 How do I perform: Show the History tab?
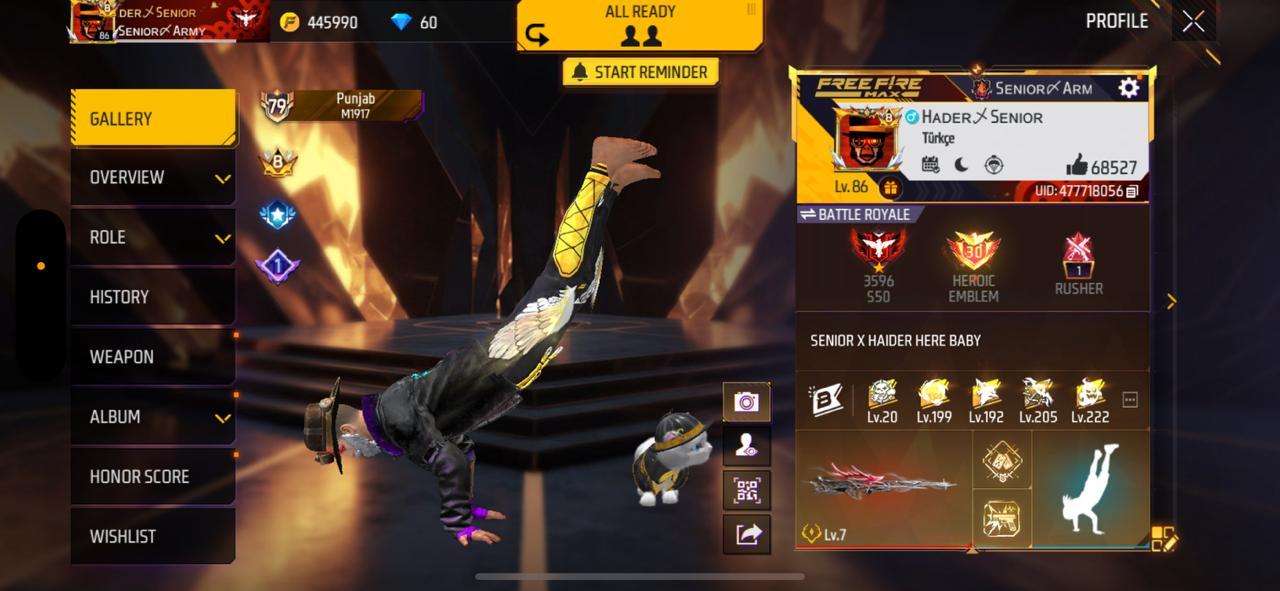(x=153, y=297)
